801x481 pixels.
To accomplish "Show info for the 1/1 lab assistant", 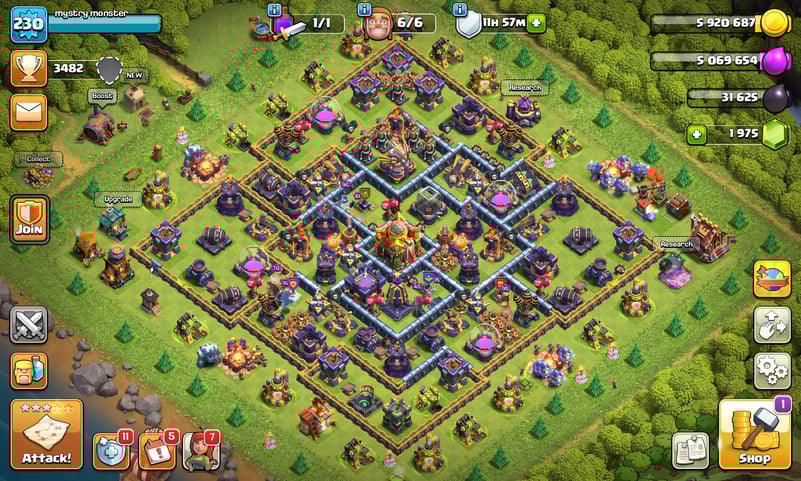I will point(274,9).
